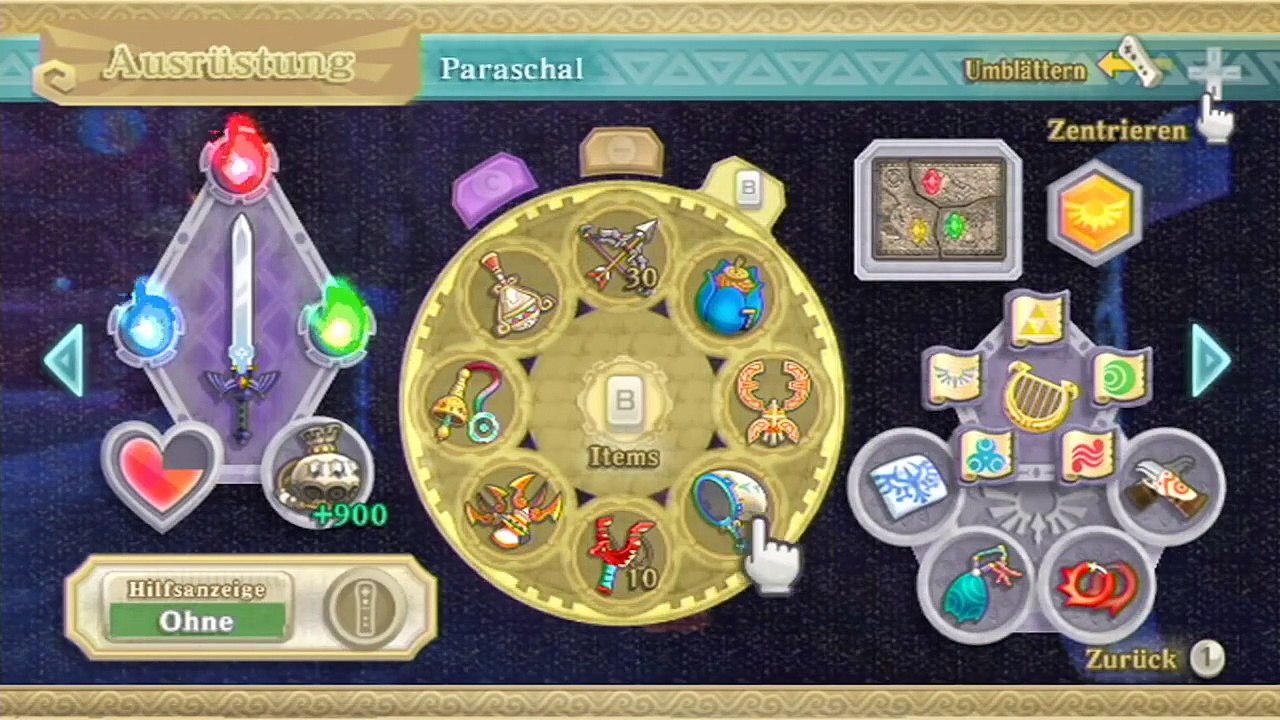Select the golden harp

pyautogui.click(x=1039, y=396)
